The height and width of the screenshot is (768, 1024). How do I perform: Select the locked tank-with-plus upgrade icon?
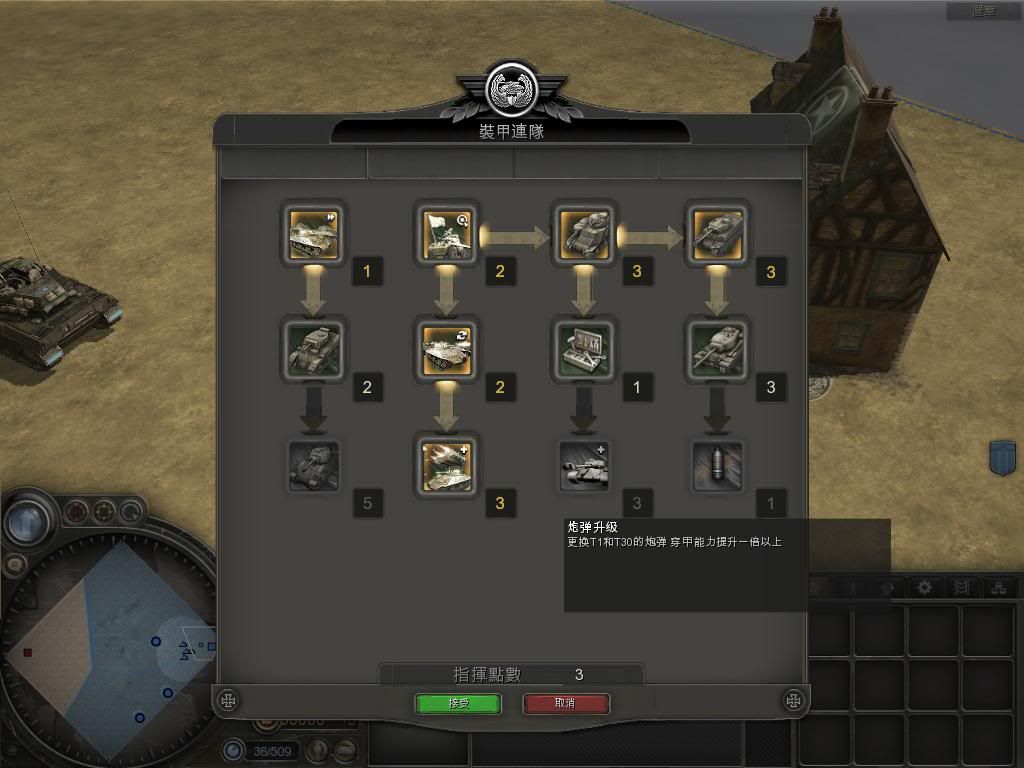[x=584, y=466]
